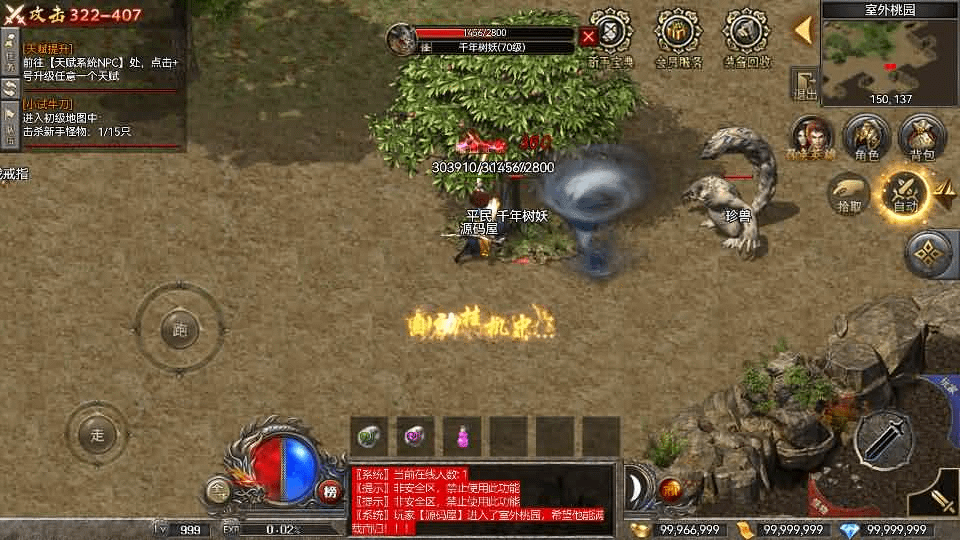The width and height of the screenshot is (960, 540).
Task: Toggle the 自动 auto-battle button
Action: [x=904, y=193]
